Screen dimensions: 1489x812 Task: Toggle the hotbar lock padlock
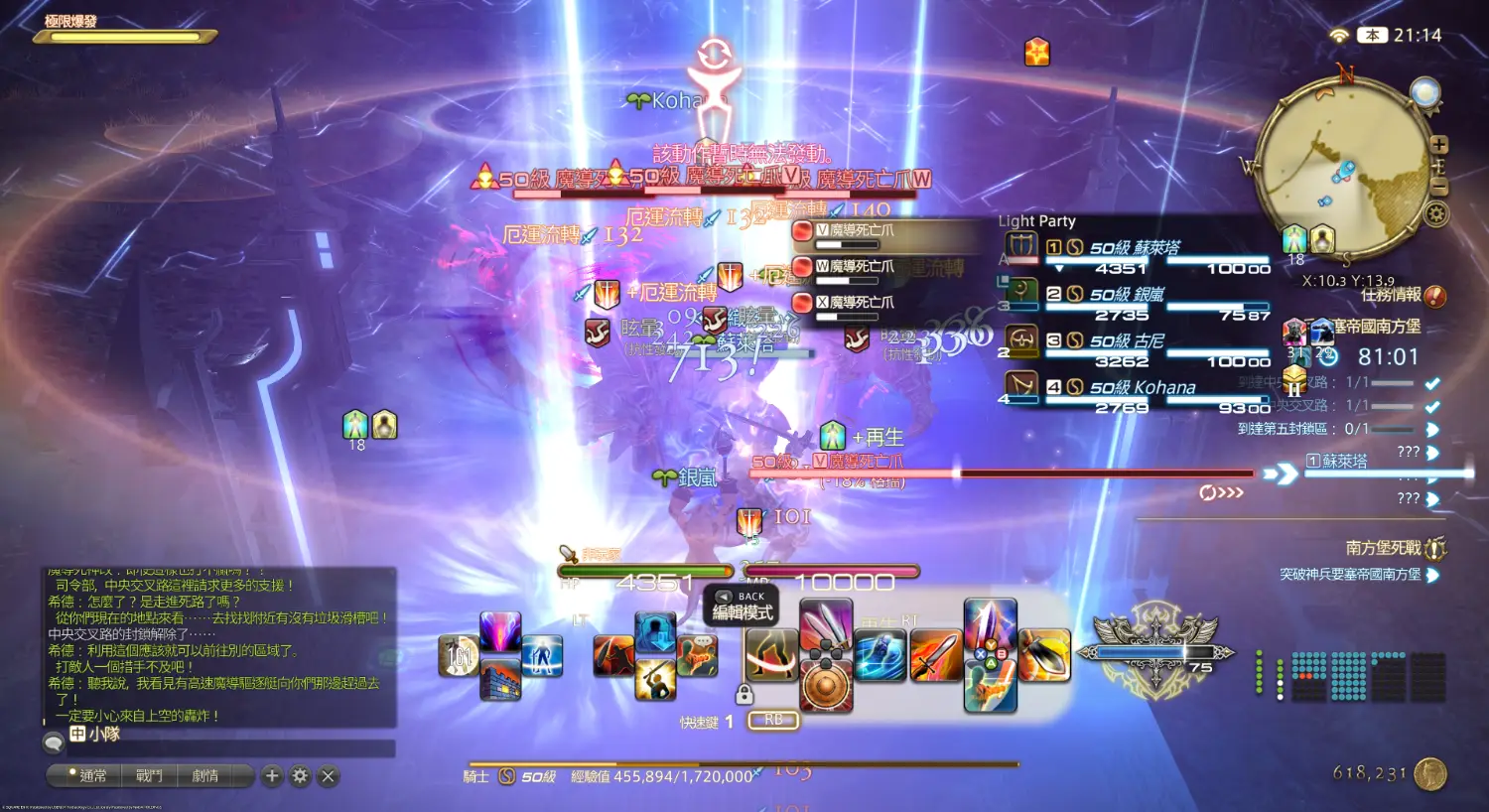coord(744,694)
